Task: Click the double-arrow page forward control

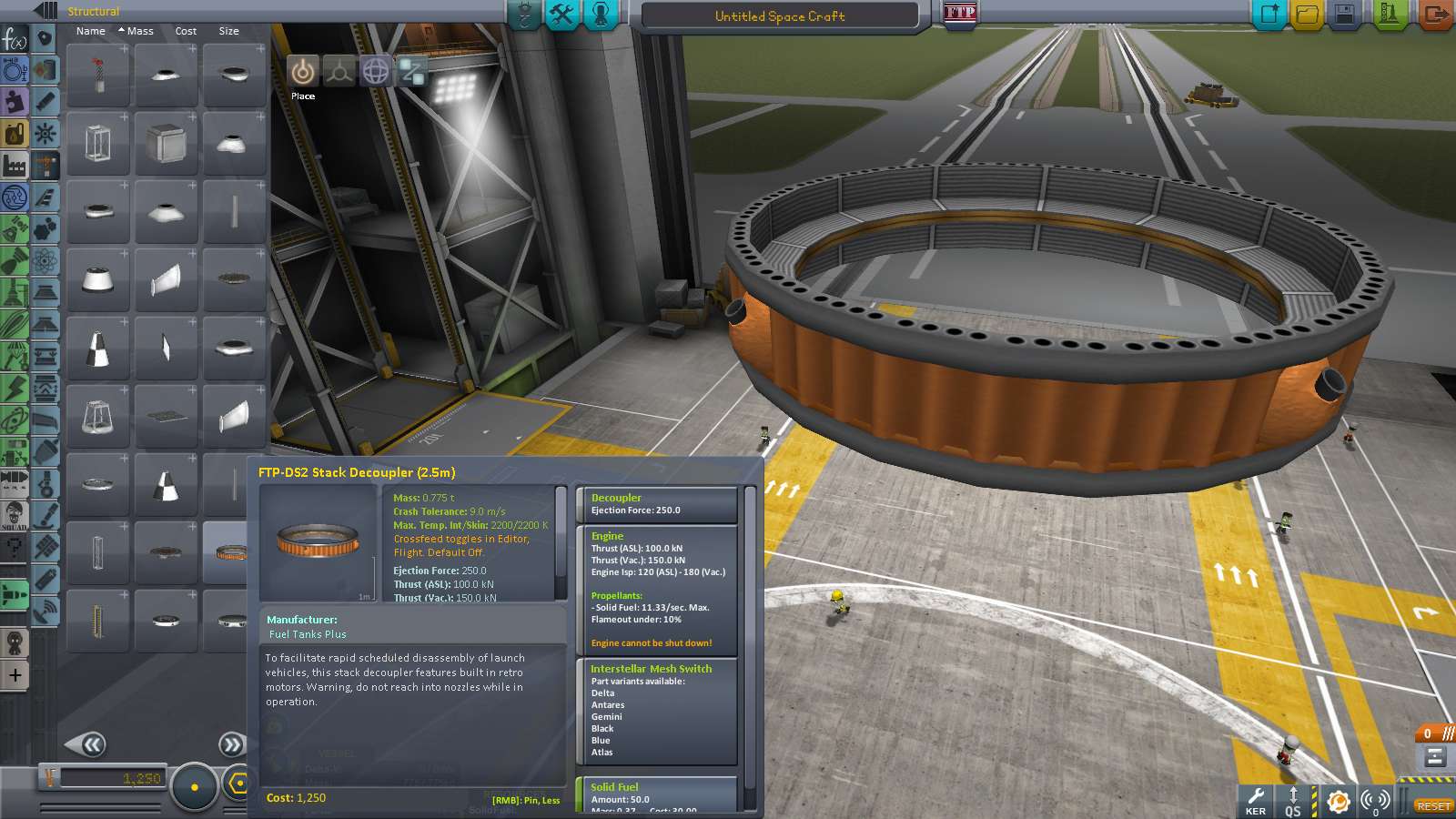Action: 233,744
